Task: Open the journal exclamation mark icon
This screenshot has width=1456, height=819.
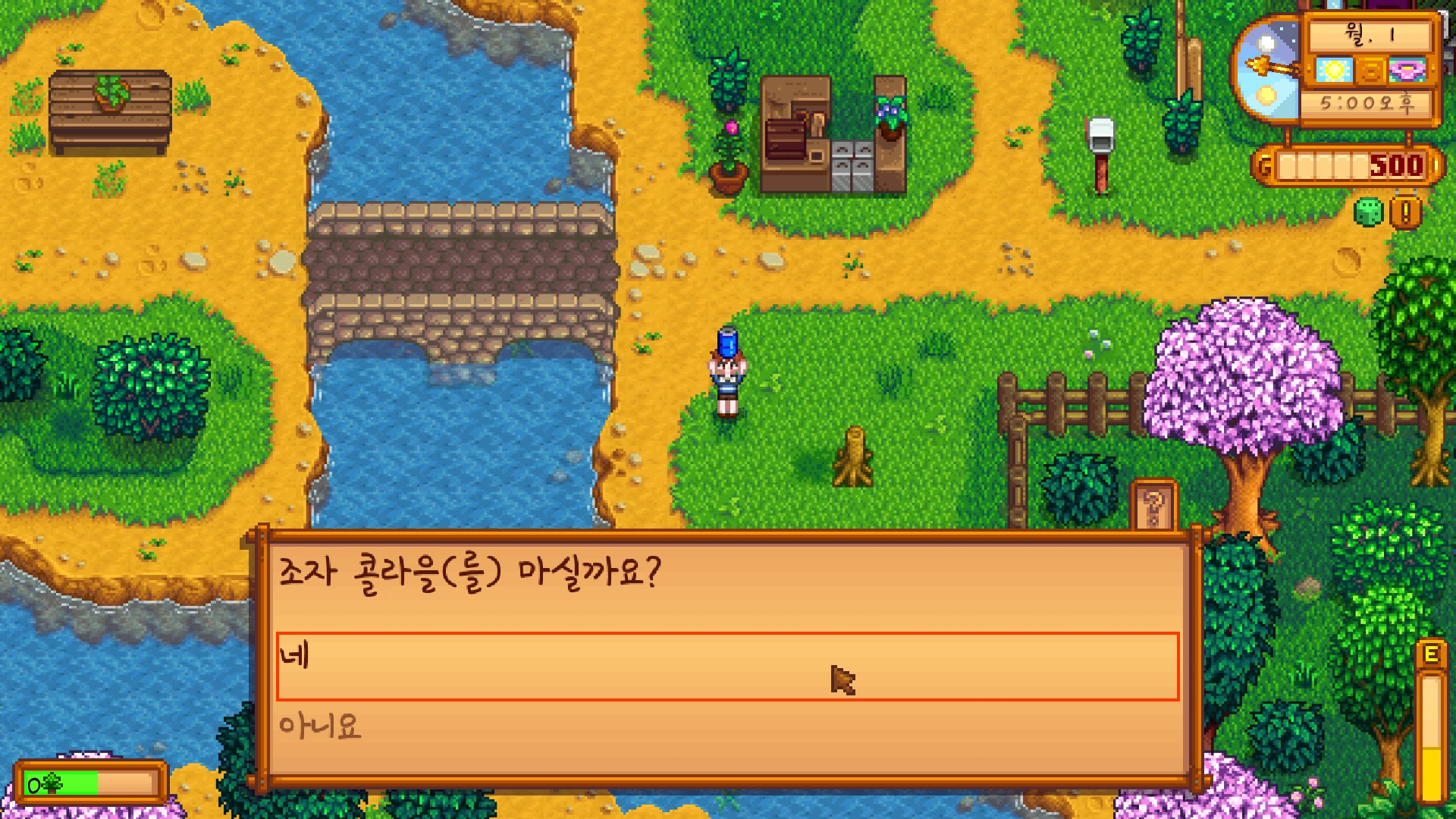Action: coord(1405,213)
